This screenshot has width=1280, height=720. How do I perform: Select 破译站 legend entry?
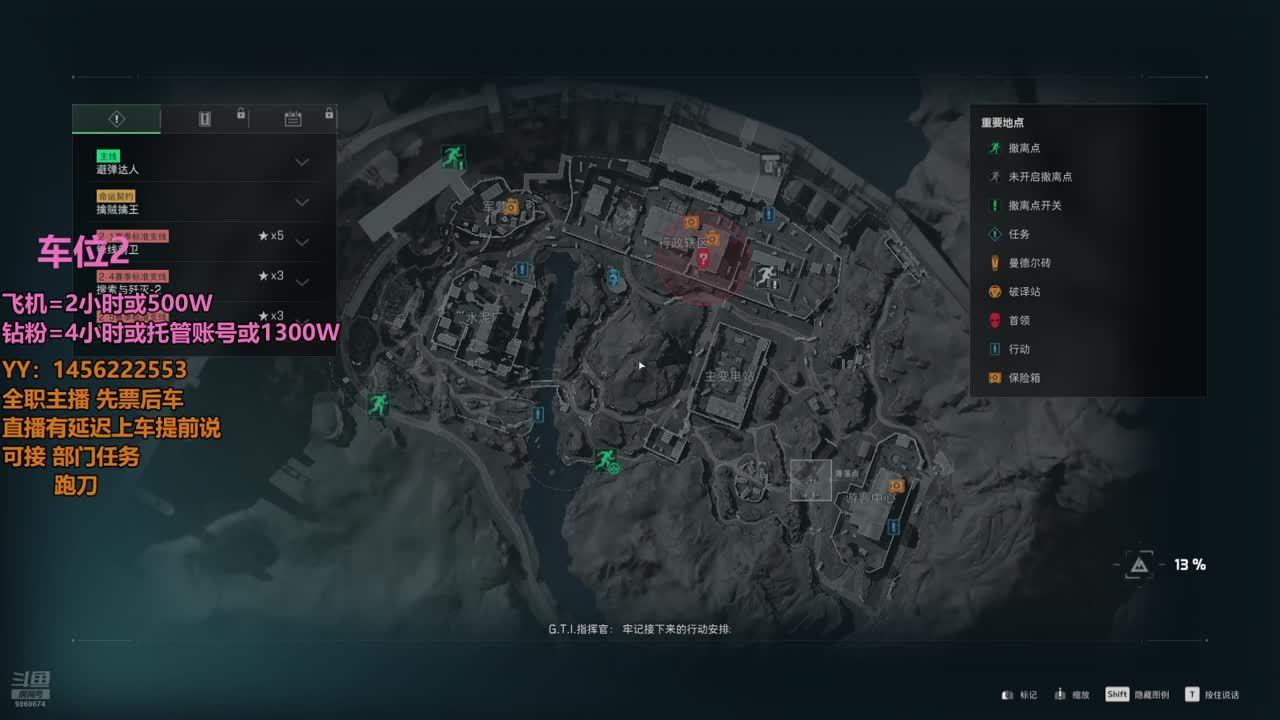tap(1024, 292)
